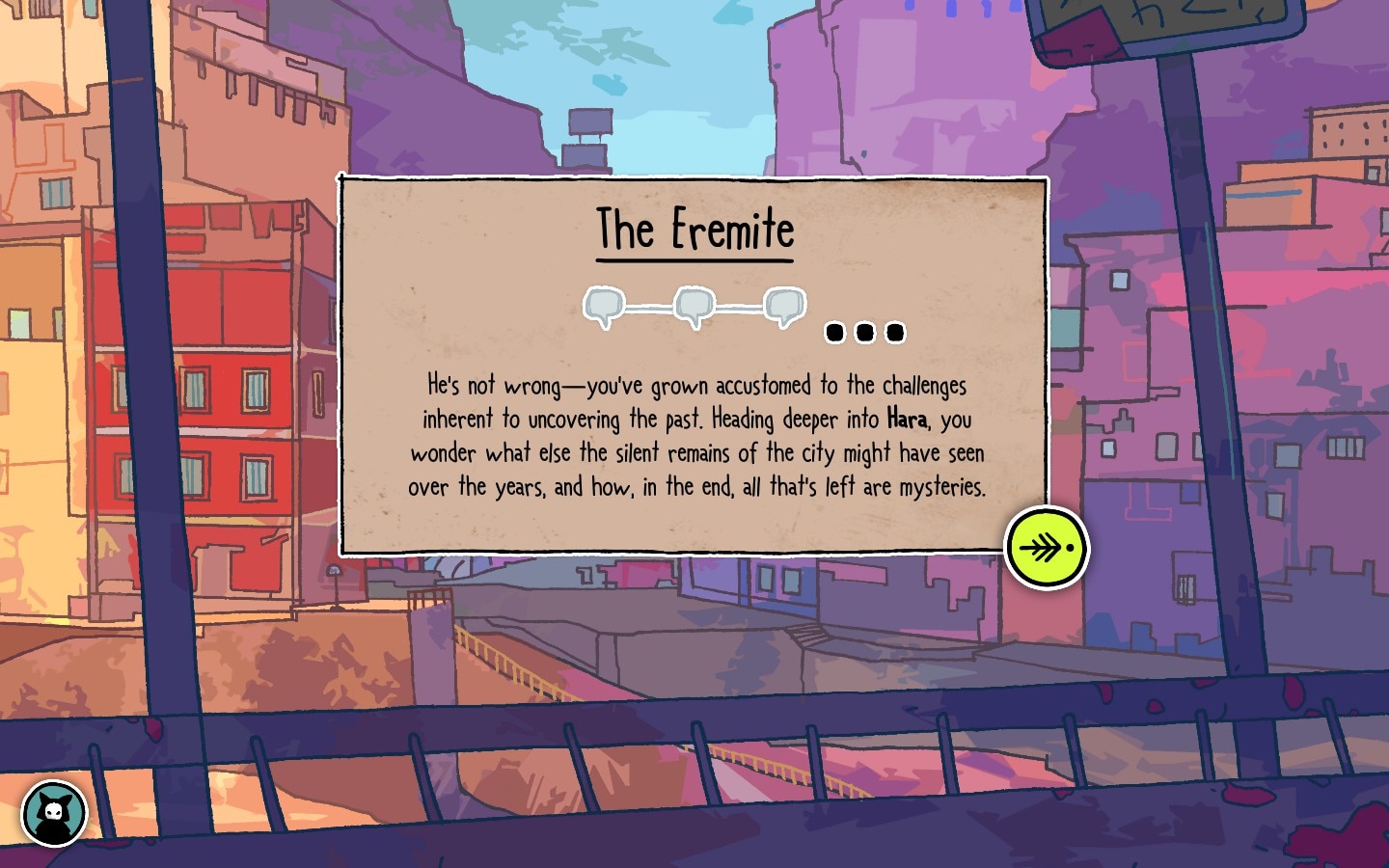Open the cat face menu icon
Viewport: 1389px width, 868px height.
pyautogui.click(x=54, y=813)
